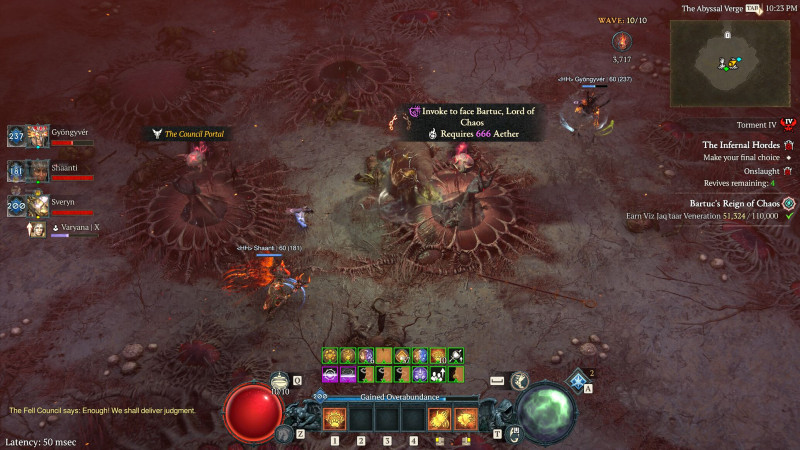Click Varyana mercenary portrait
Screen dimensions: 800x450
(38, 229)
